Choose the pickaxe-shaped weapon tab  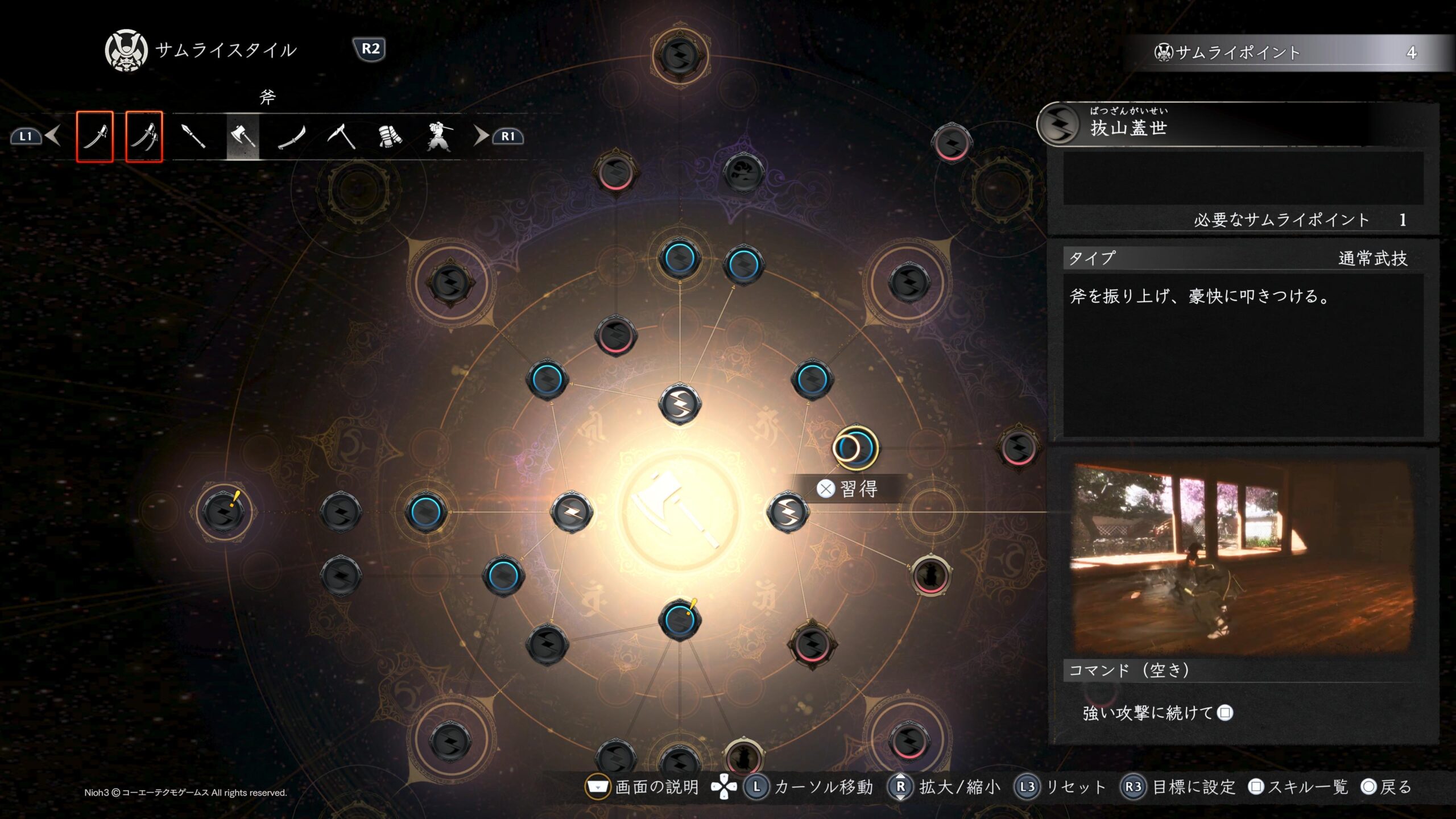(x=341, y=136)
